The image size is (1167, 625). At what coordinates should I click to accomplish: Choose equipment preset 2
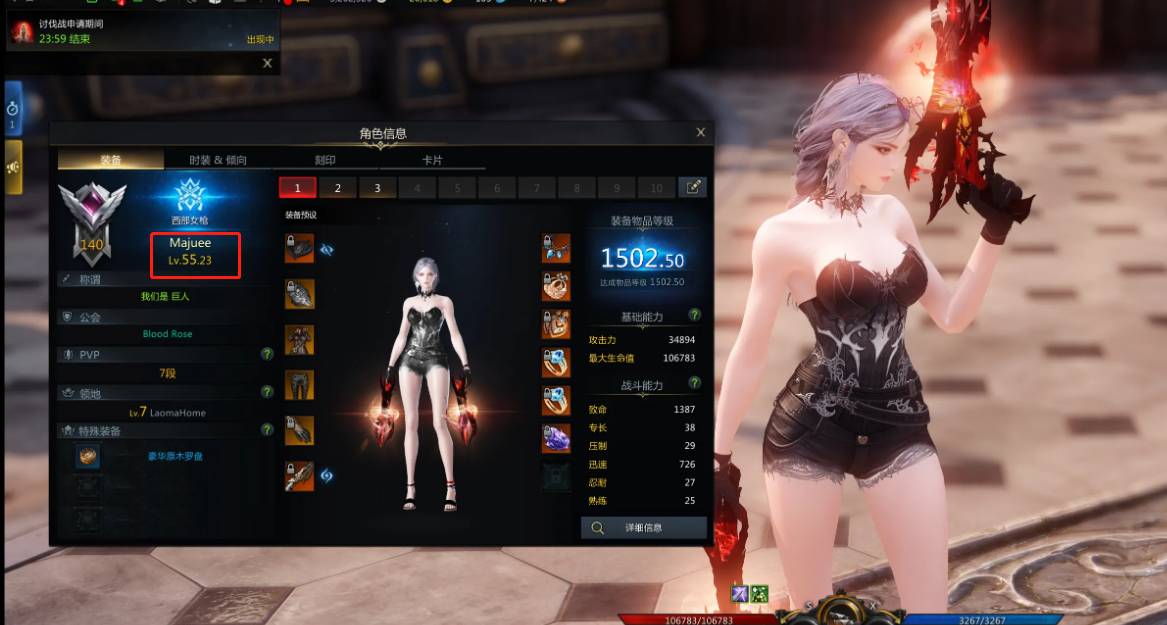coord(338,188)
